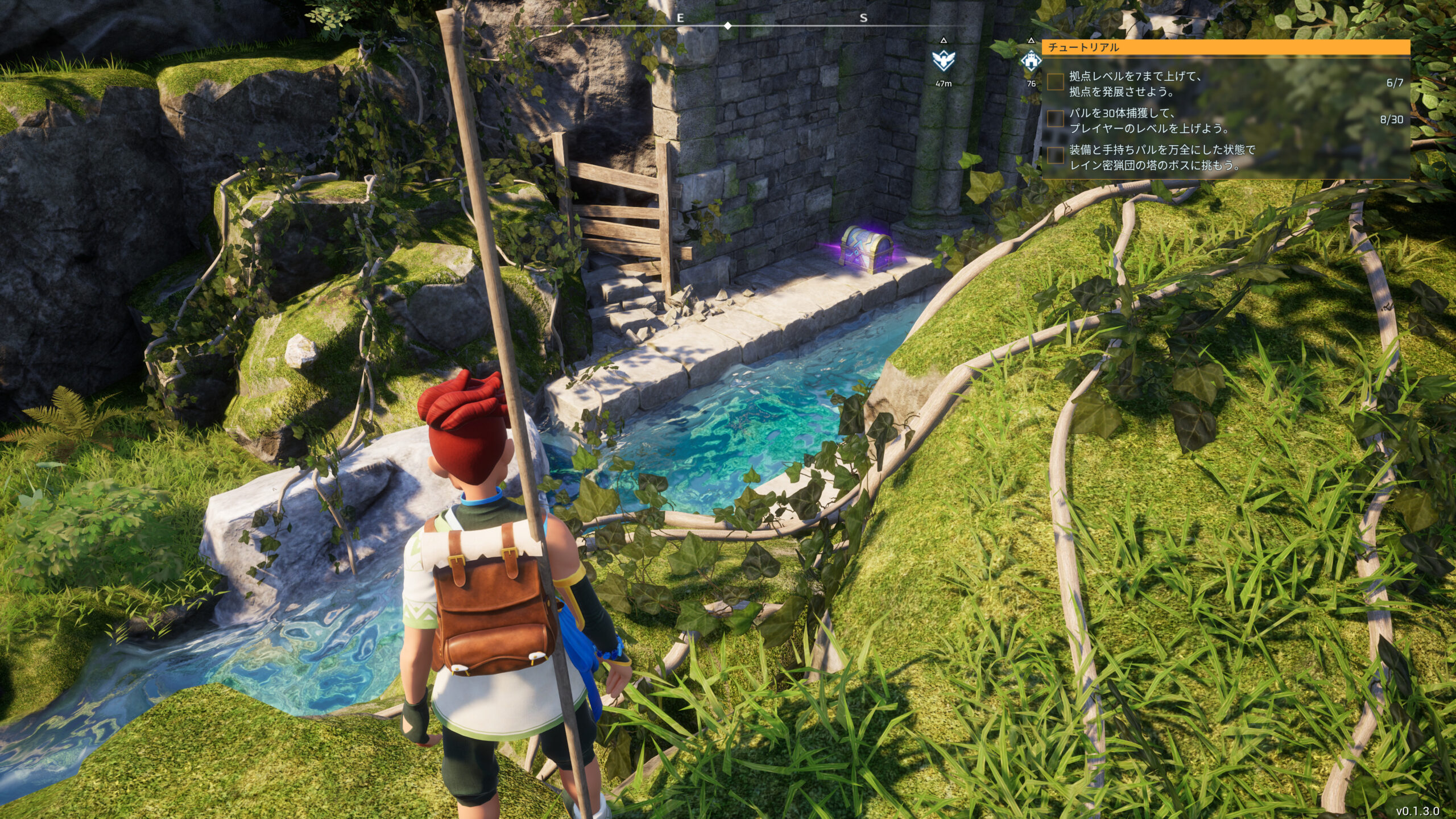This screenshot has width=1456, height=819.
Task: Click the winged eagle compass marker
Action: pos(943,60)
